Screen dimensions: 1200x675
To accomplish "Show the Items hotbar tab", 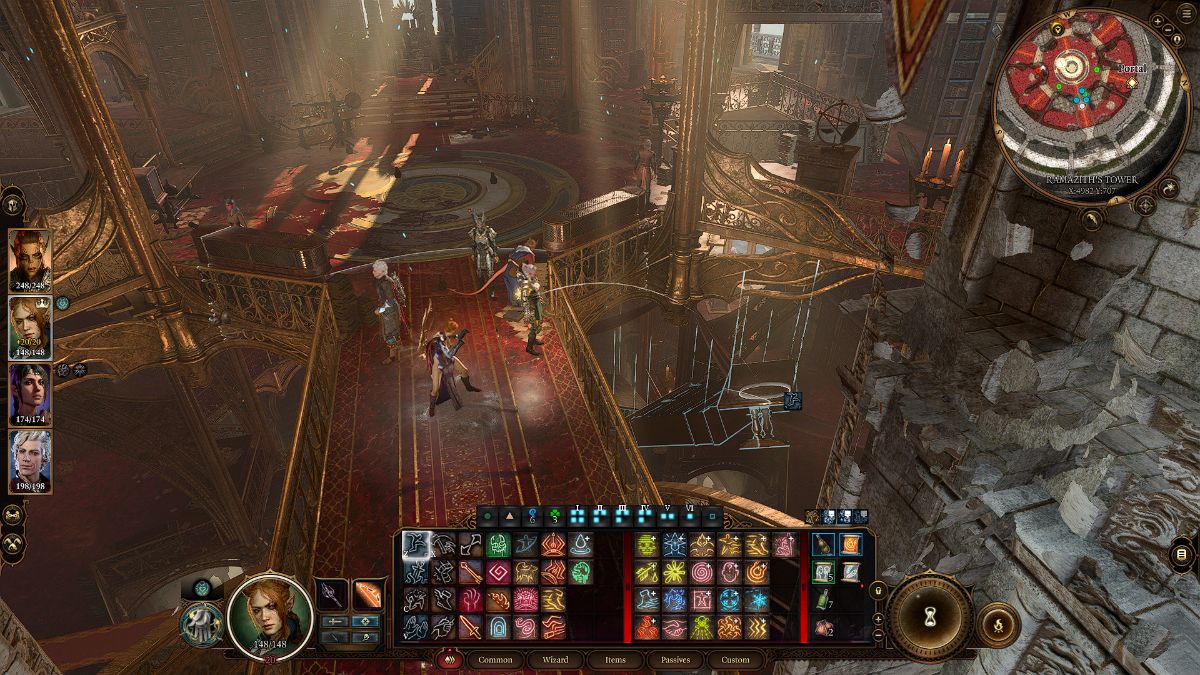I will point(615,660).
